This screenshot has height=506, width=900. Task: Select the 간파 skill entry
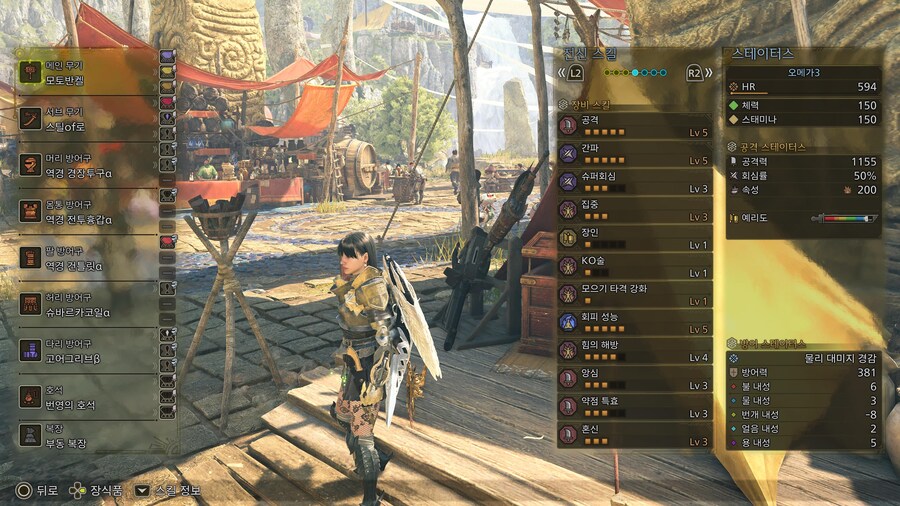(635, 153)
